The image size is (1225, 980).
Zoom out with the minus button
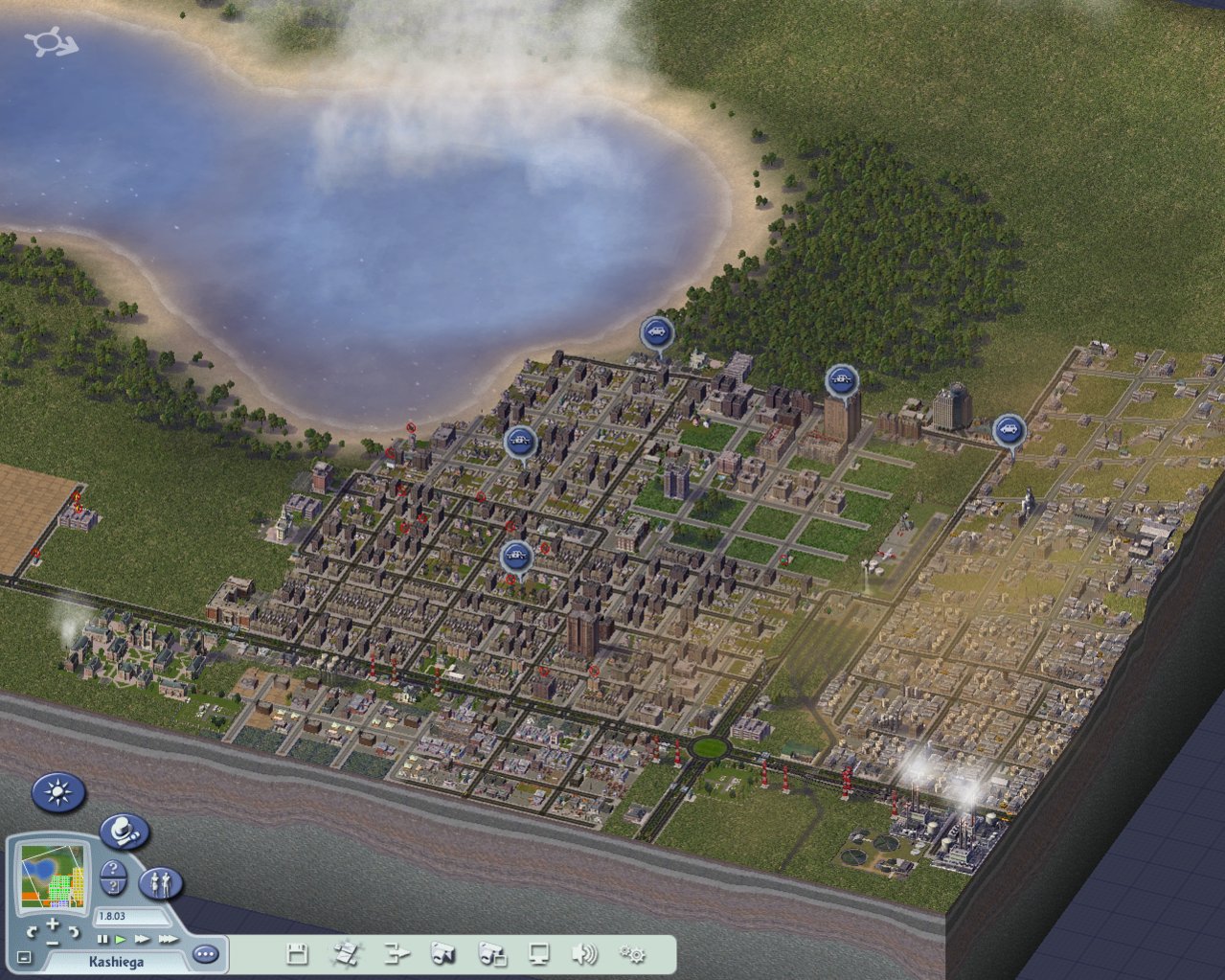(53, 942)
